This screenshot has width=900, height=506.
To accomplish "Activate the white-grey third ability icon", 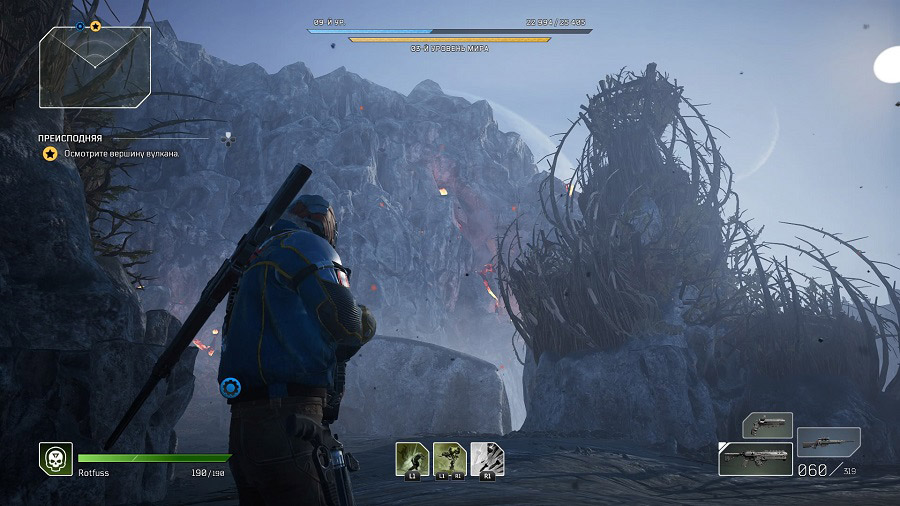I will (x=487, y=458).
